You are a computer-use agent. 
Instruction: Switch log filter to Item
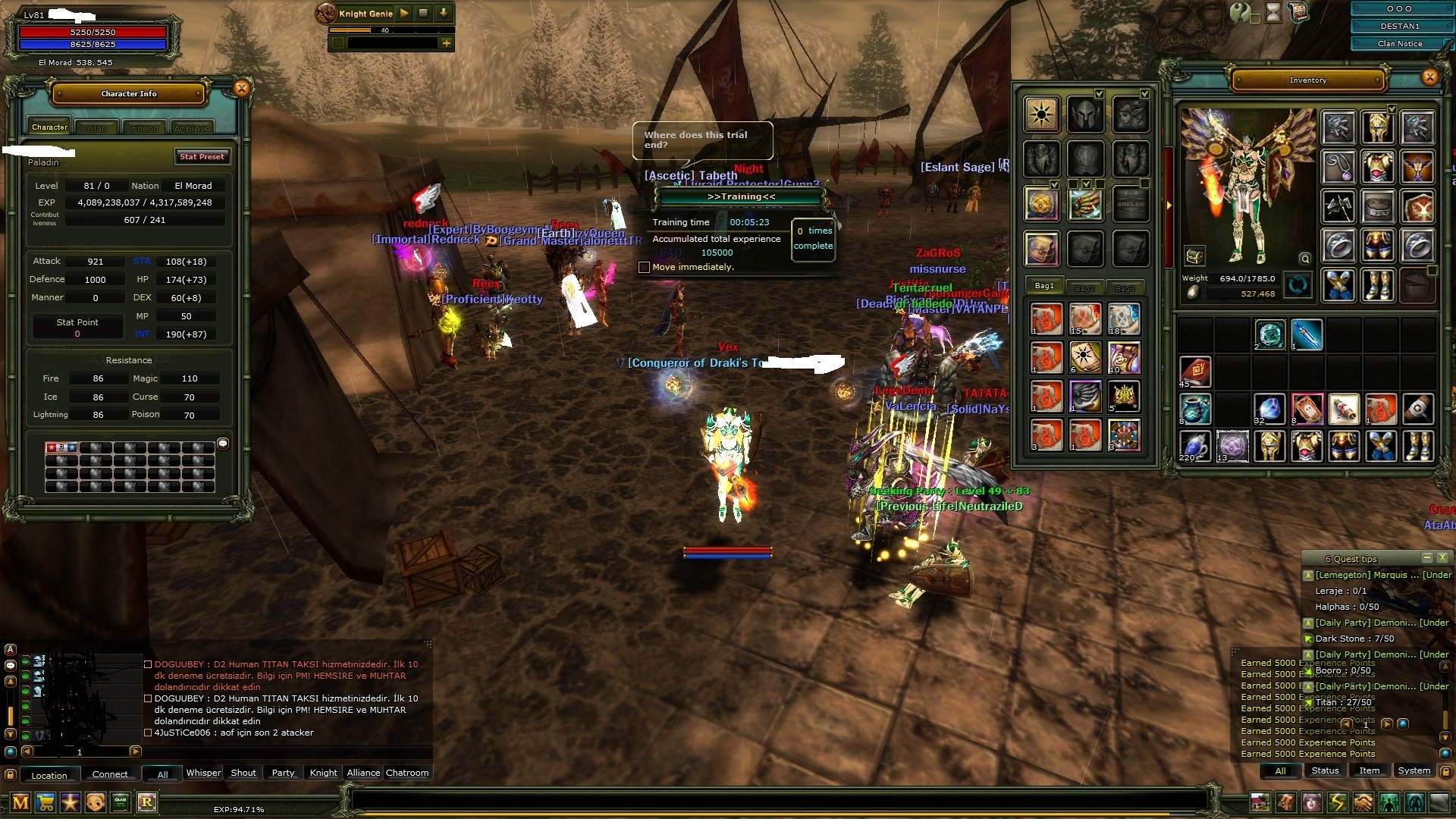pos(1369,770)
